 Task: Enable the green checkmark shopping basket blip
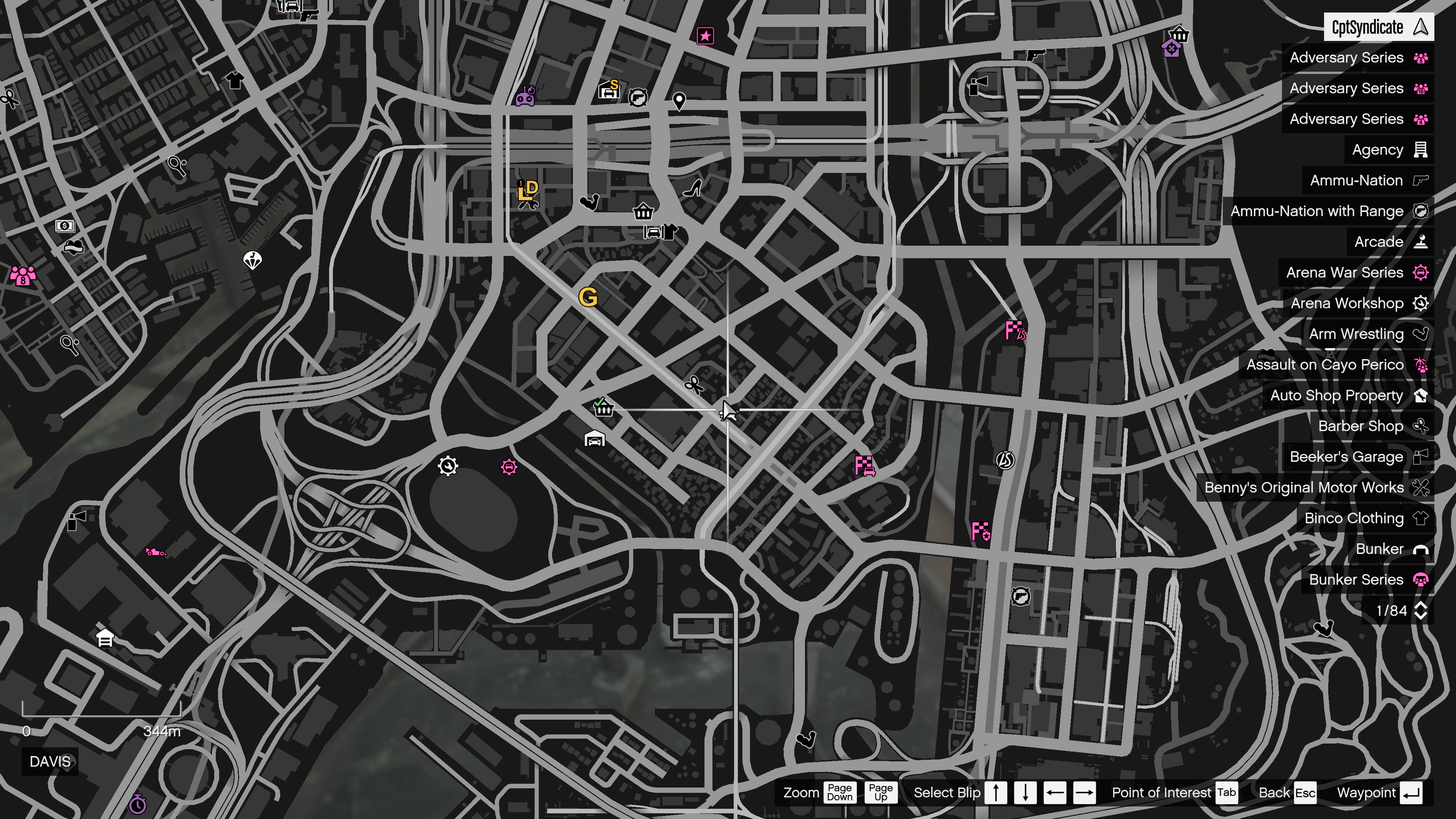tap(604, 408)
